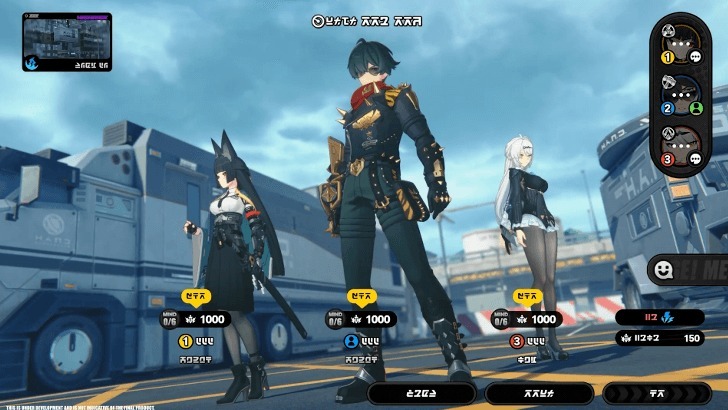Viewport: 728px width, 410px height.
Task: Select player 2's portrait in squad panel
Action: click(x=683, y=94)
